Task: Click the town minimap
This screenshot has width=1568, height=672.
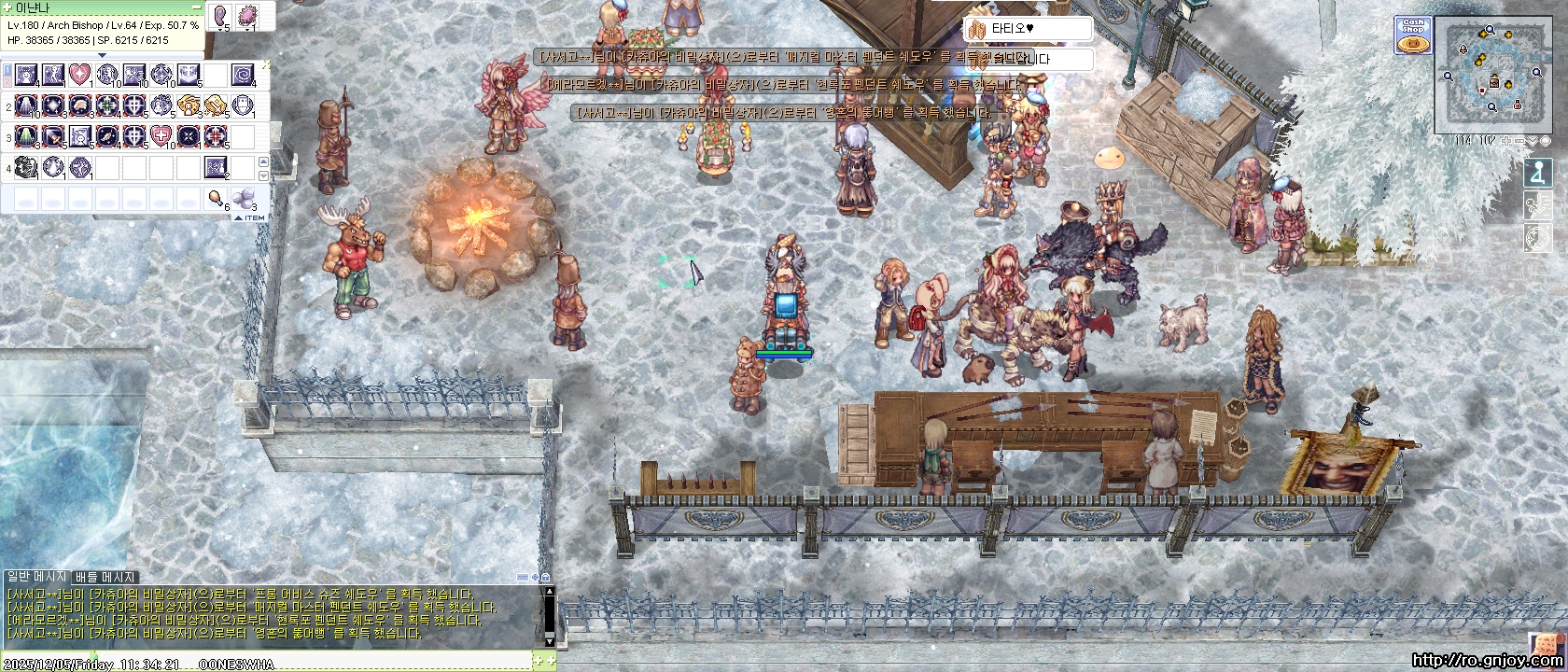Action: [x=1491, y=77]
